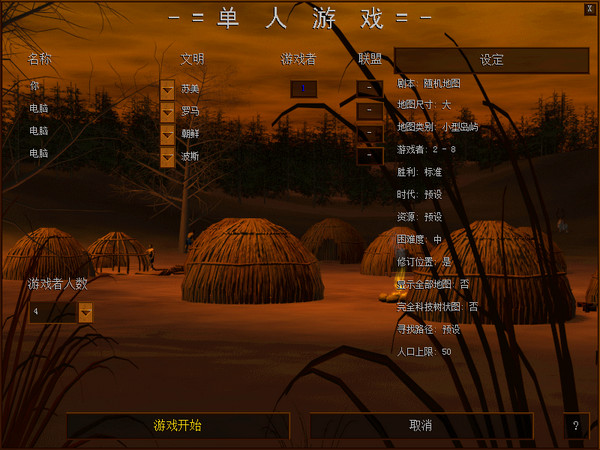Screen dimensions: 600x450
Task: Click the blue player number 1 button
Action: (303, 89)
